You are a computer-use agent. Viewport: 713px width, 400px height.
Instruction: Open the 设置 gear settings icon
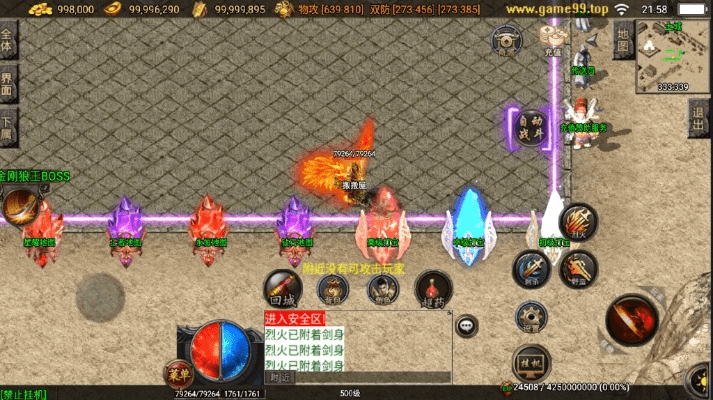coord(531,318)
